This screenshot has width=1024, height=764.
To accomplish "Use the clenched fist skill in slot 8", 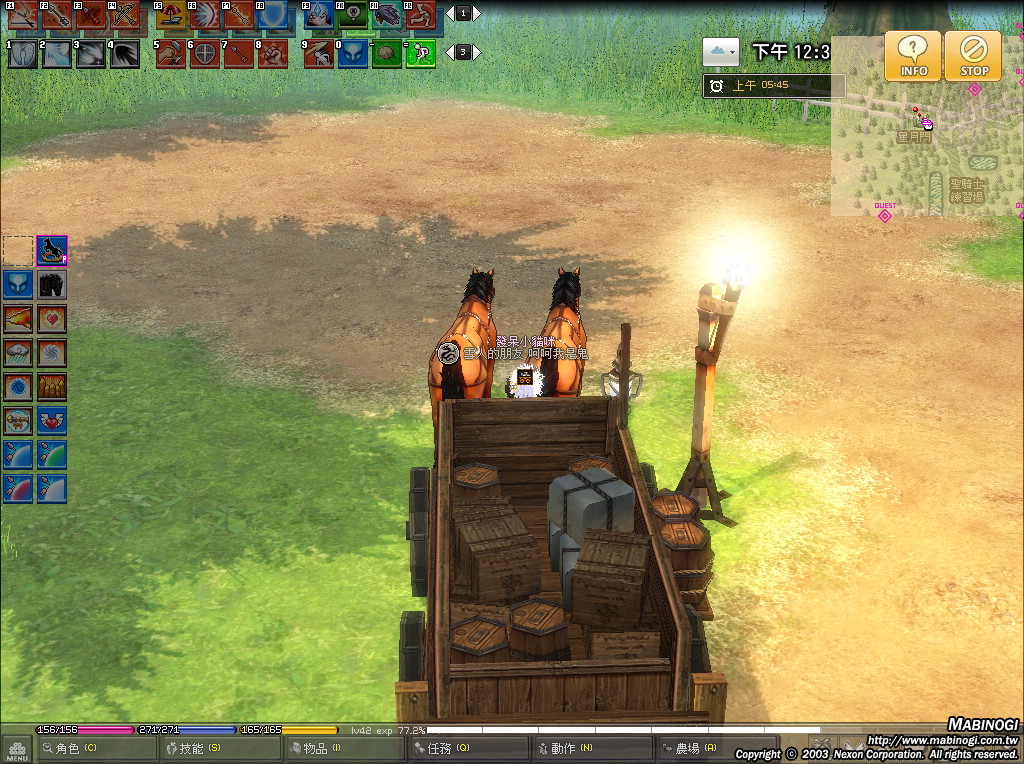I will click(272, 53).
